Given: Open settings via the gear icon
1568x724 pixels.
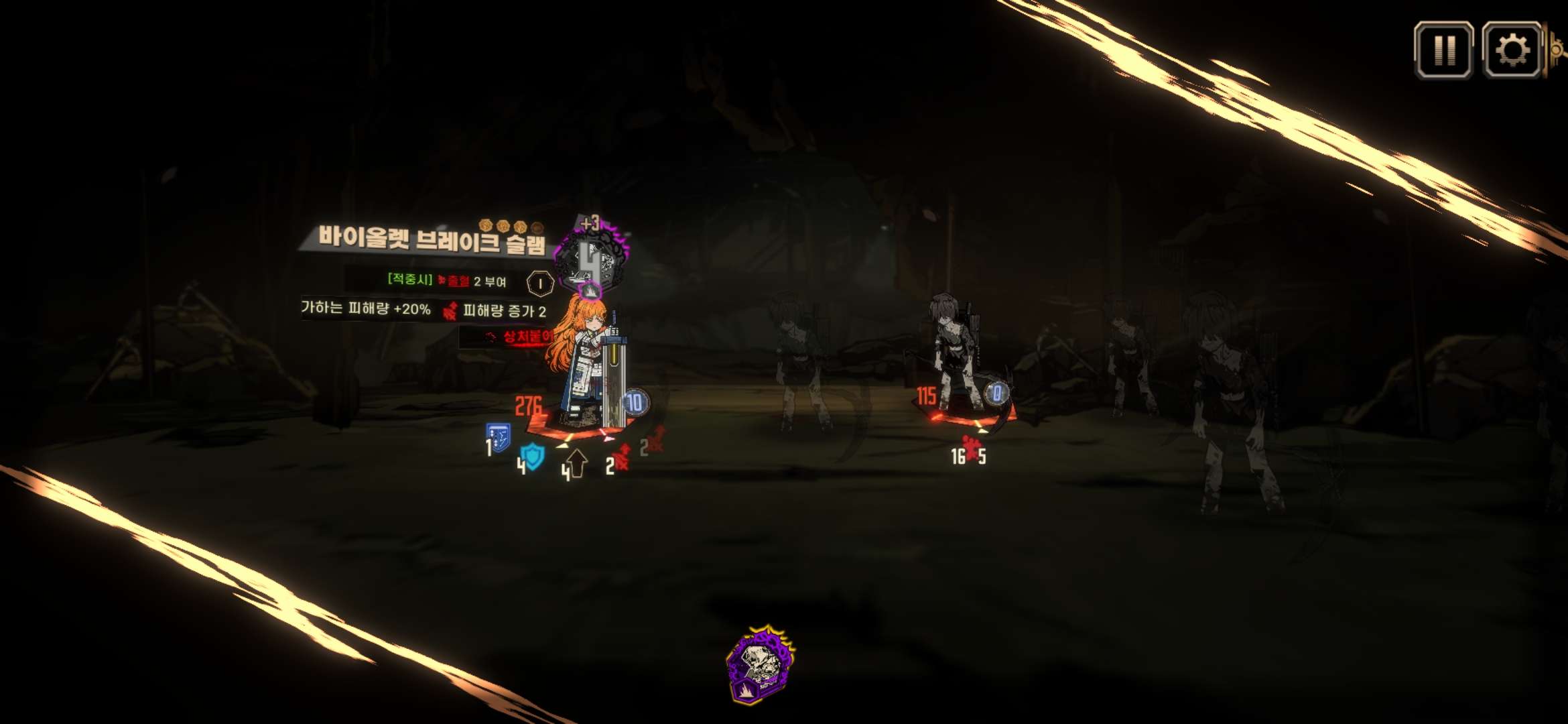Looking at the screenshot, I should [1512, 50].
